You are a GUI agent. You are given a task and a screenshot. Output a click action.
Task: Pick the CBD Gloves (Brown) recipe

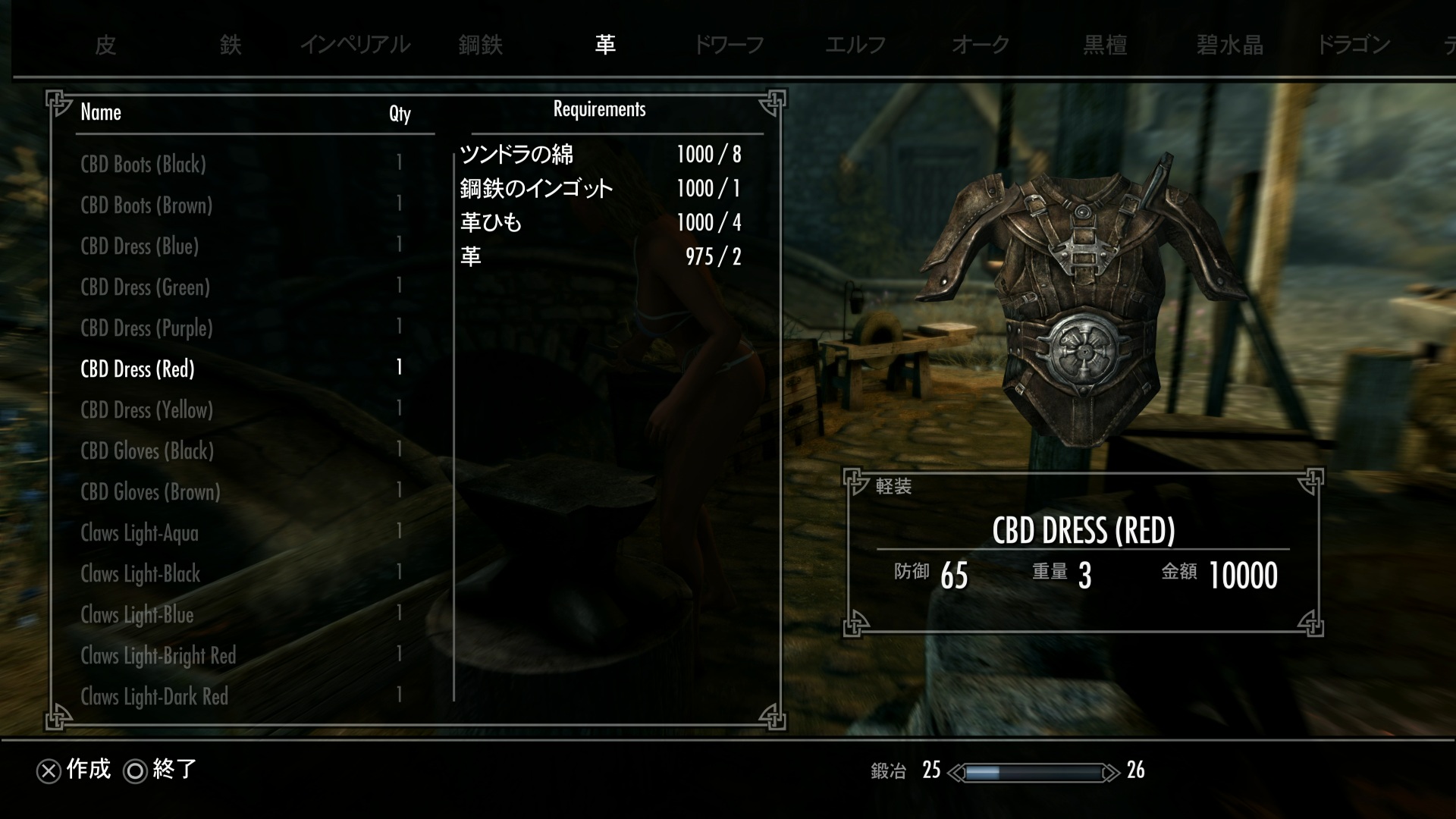150,492
